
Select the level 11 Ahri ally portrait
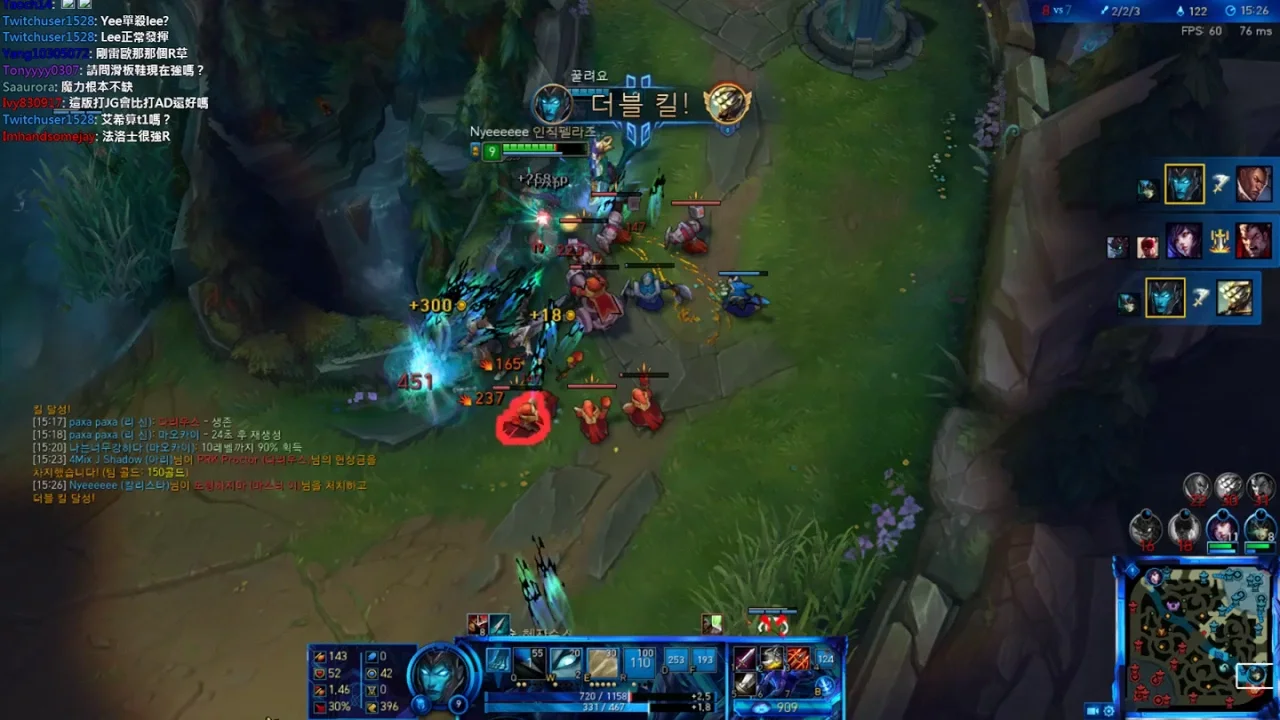(1221, 527)
